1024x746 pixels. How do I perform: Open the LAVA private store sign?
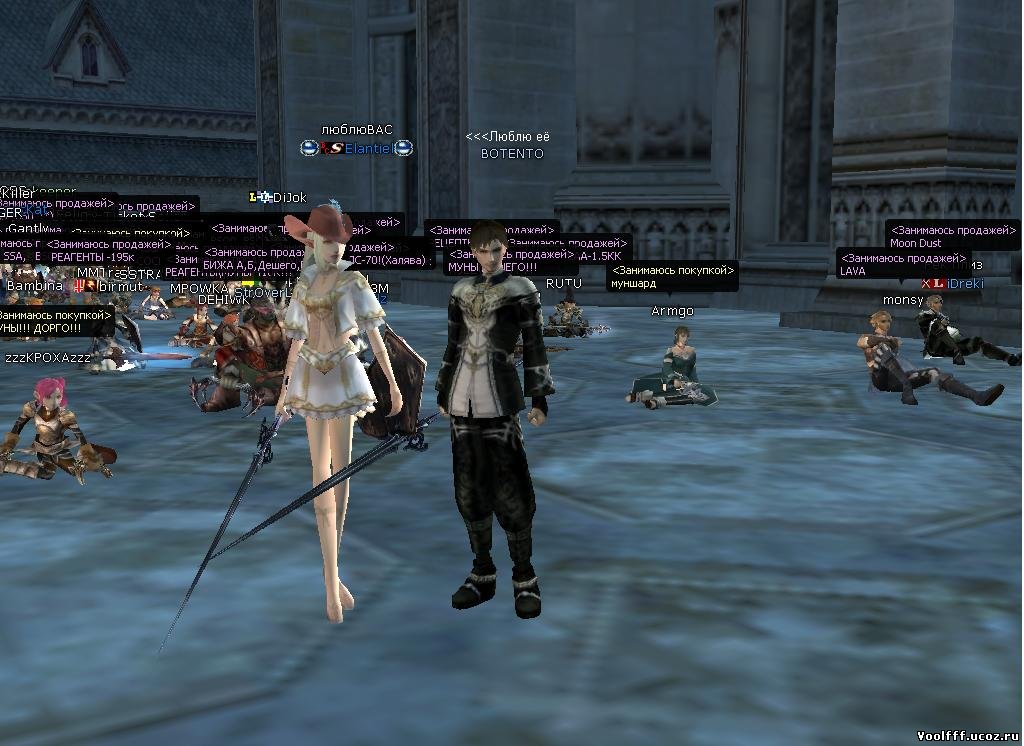point(902,264)
